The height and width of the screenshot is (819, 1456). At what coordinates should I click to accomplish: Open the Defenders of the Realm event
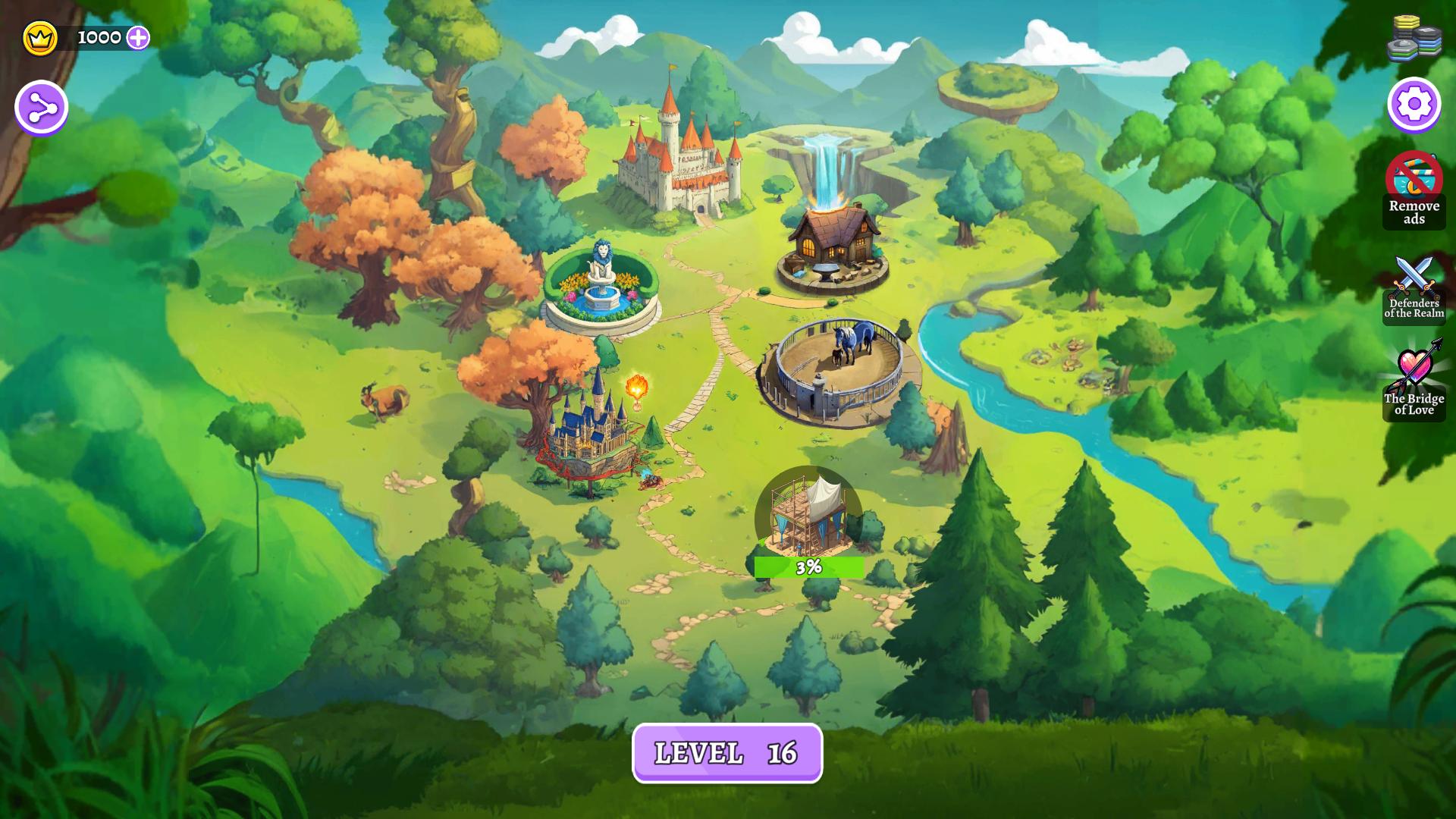tap(1414, 292)
